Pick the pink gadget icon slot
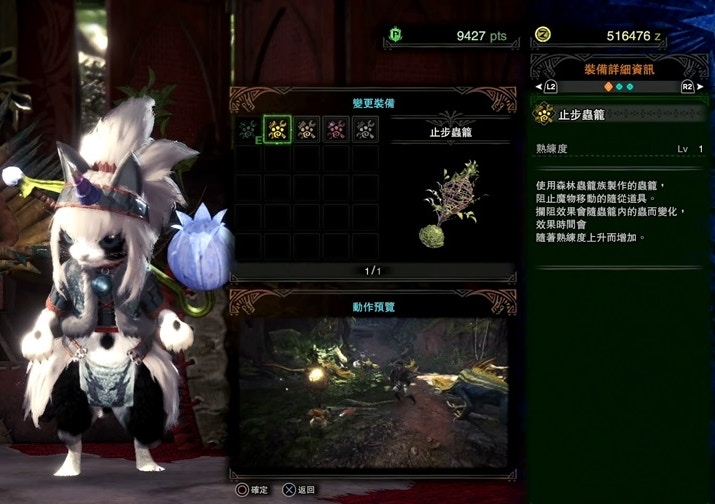Image resolution: width=715 pixels, height=504 pixels. pyautogui.click(x=336, y=130)
